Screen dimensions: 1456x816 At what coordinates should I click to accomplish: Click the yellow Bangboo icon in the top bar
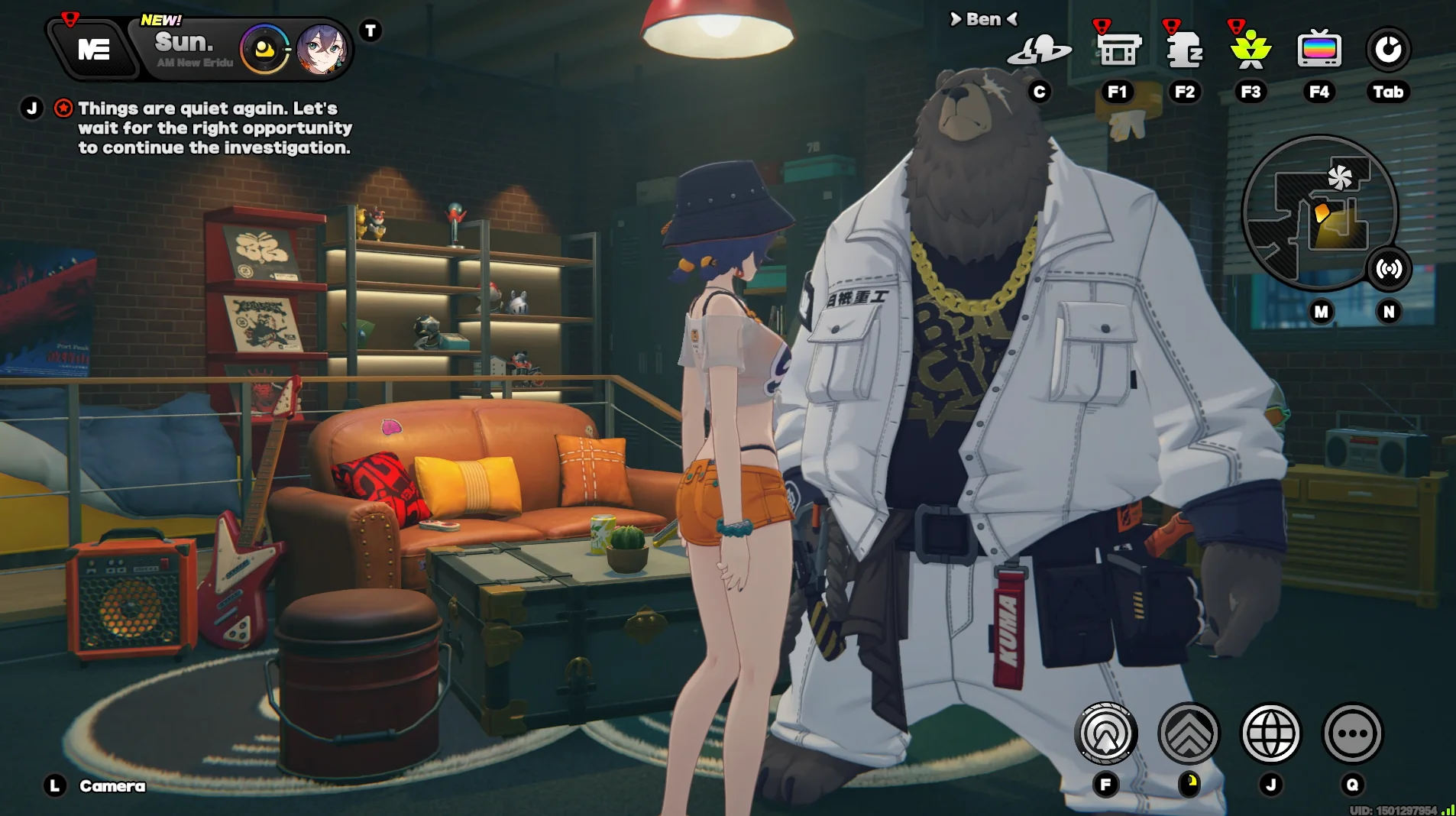coord(264,50)
